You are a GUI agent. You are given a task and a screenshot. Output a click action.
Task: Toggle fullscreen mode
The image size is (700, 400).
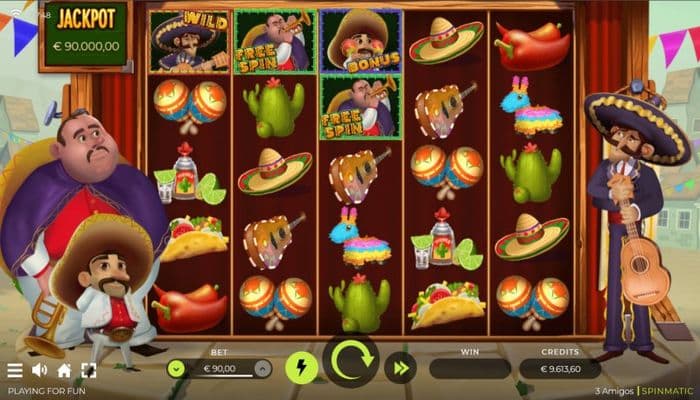click(89, 371)
